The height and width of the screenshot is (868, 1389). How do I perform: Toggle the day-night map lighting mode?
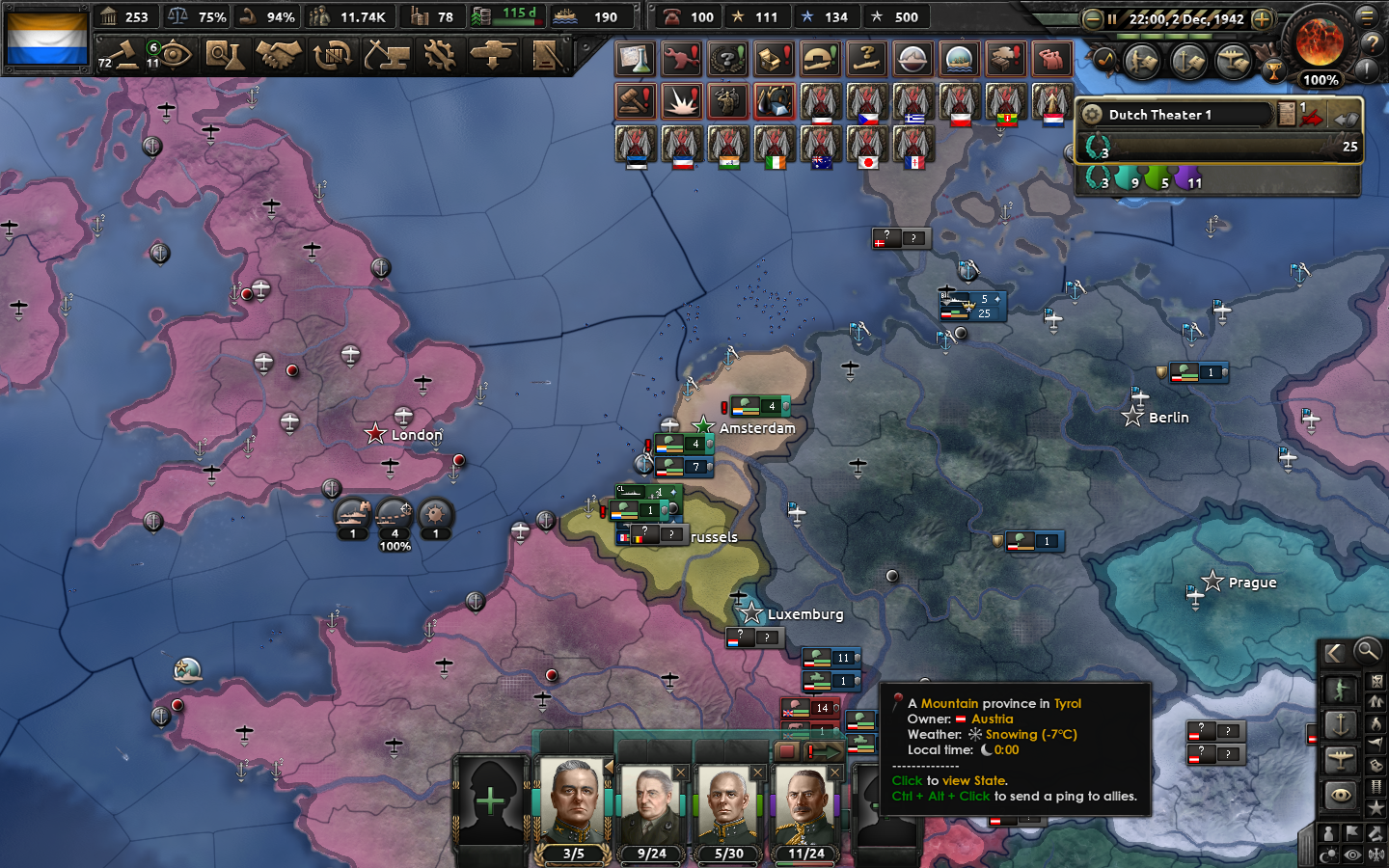1329,854
